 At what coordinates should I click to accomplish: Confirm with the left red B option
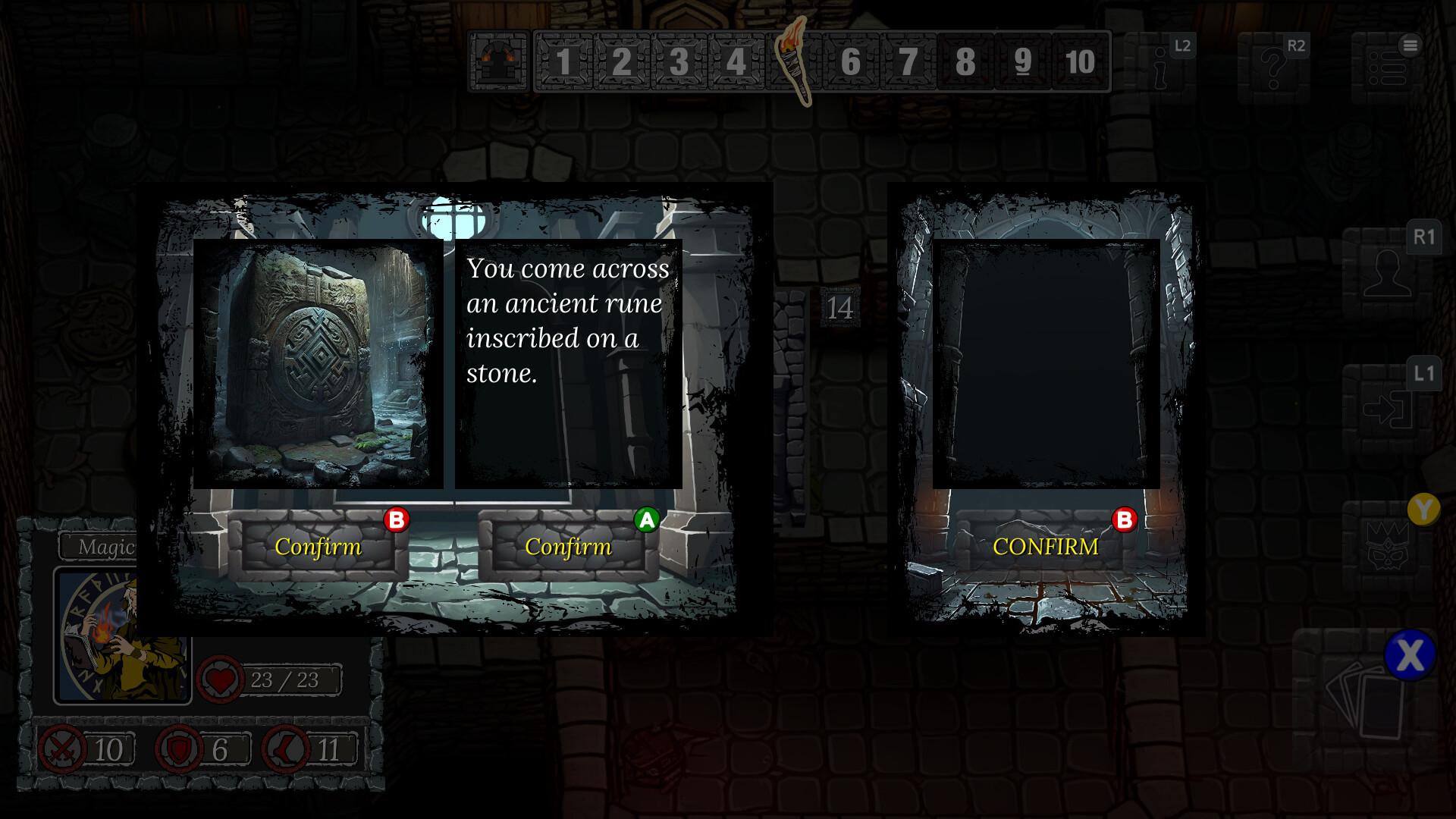point(318,546)
